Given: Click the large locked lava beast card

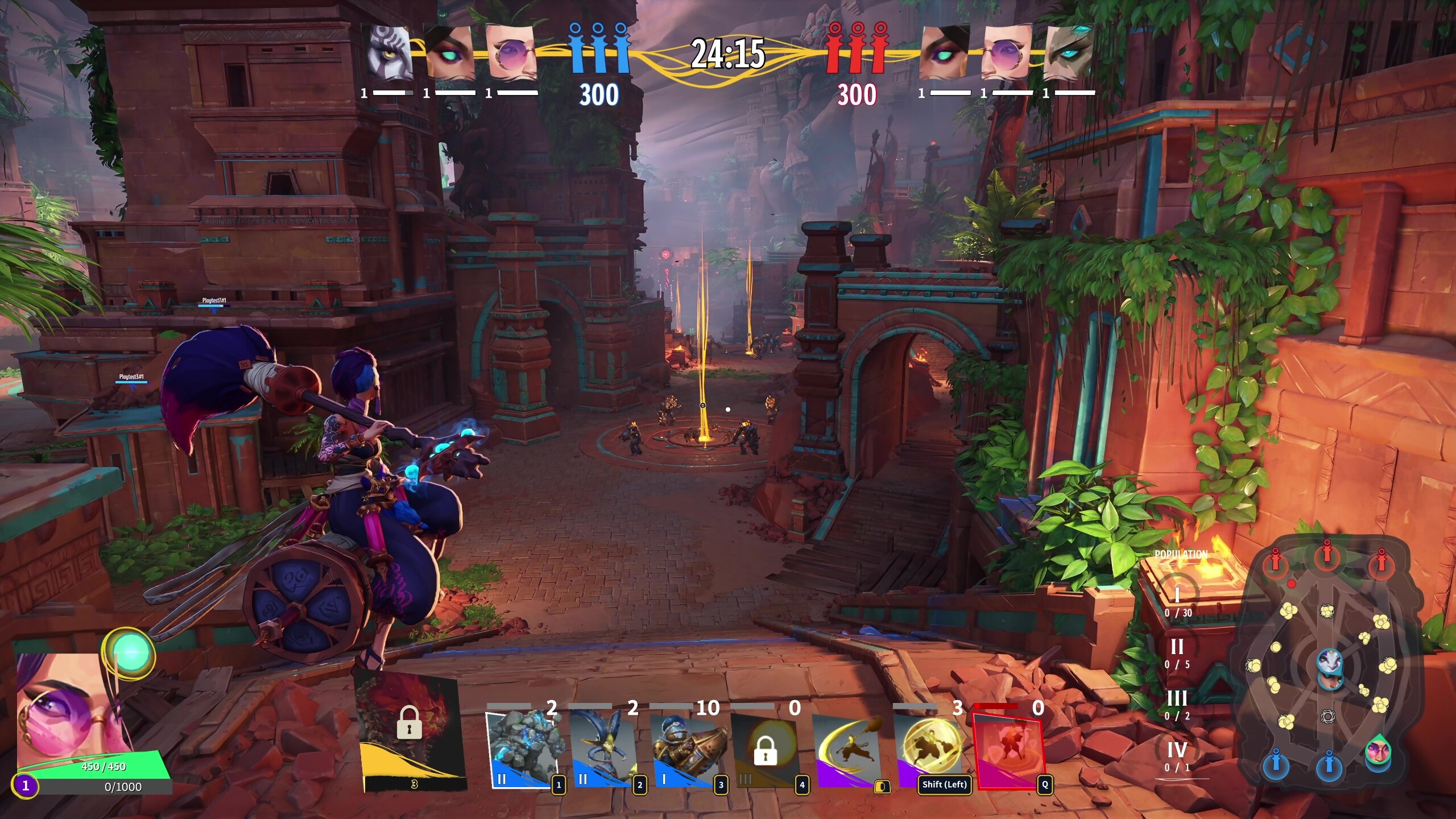Looking at the screenshot, I should click(x=409, y=728).
